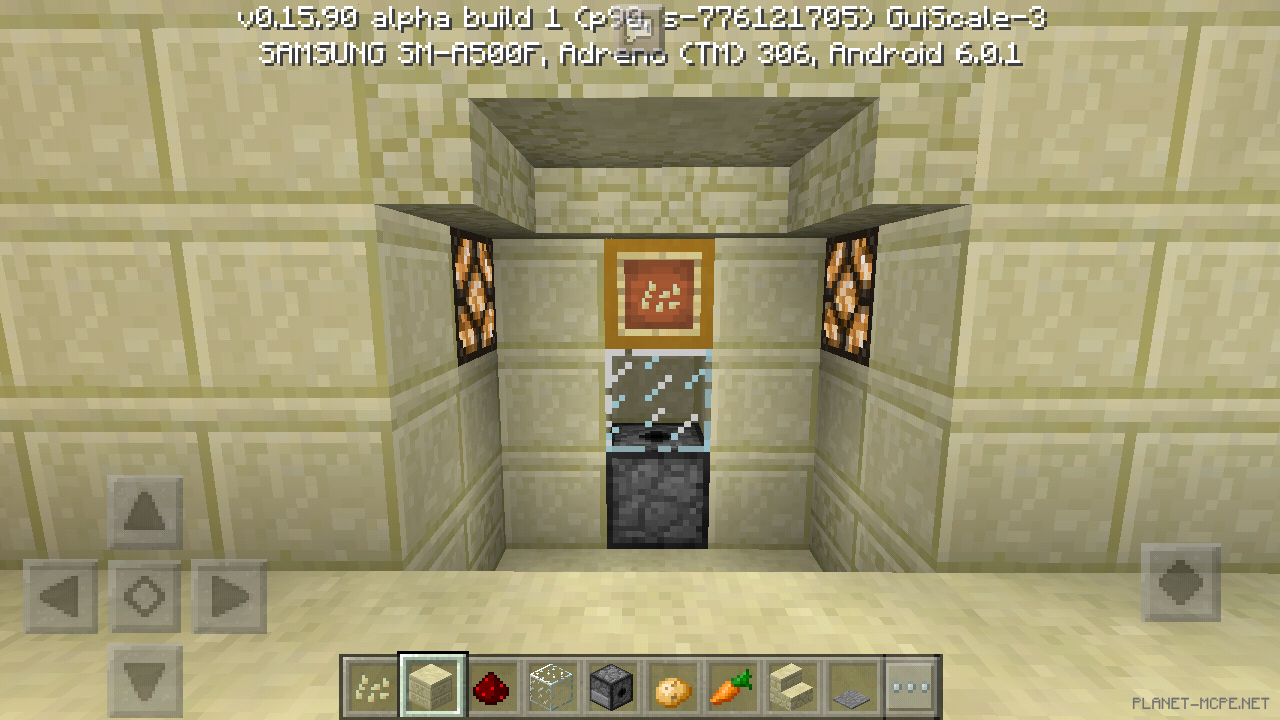The height and width of the screenshot is (720, 1280).
Task: Select the carrot hotbar slot
Action: (x=731, y=686)
